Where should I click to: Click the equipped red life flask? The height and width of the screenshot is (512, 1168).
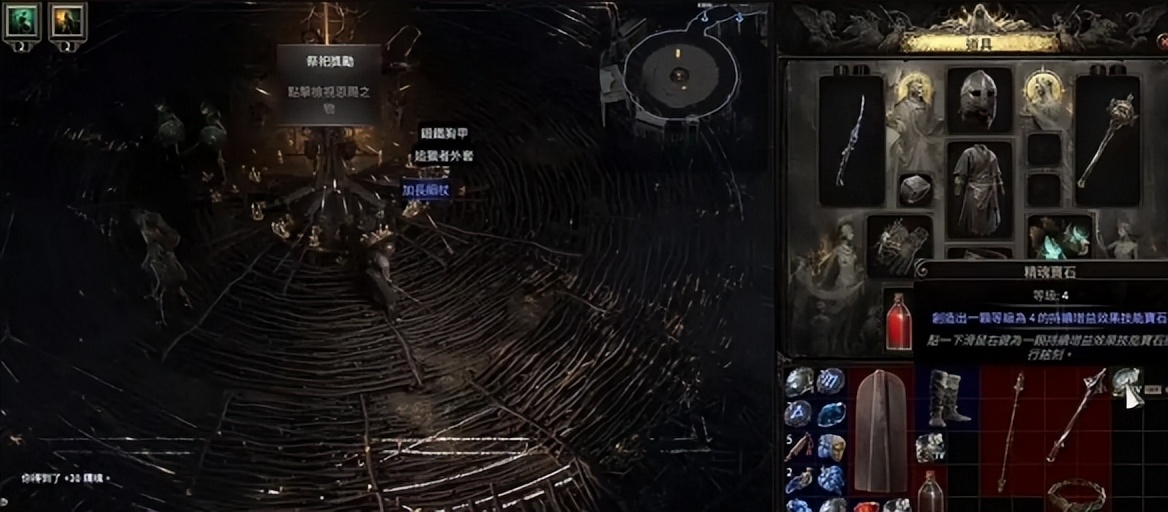[898, 322]
